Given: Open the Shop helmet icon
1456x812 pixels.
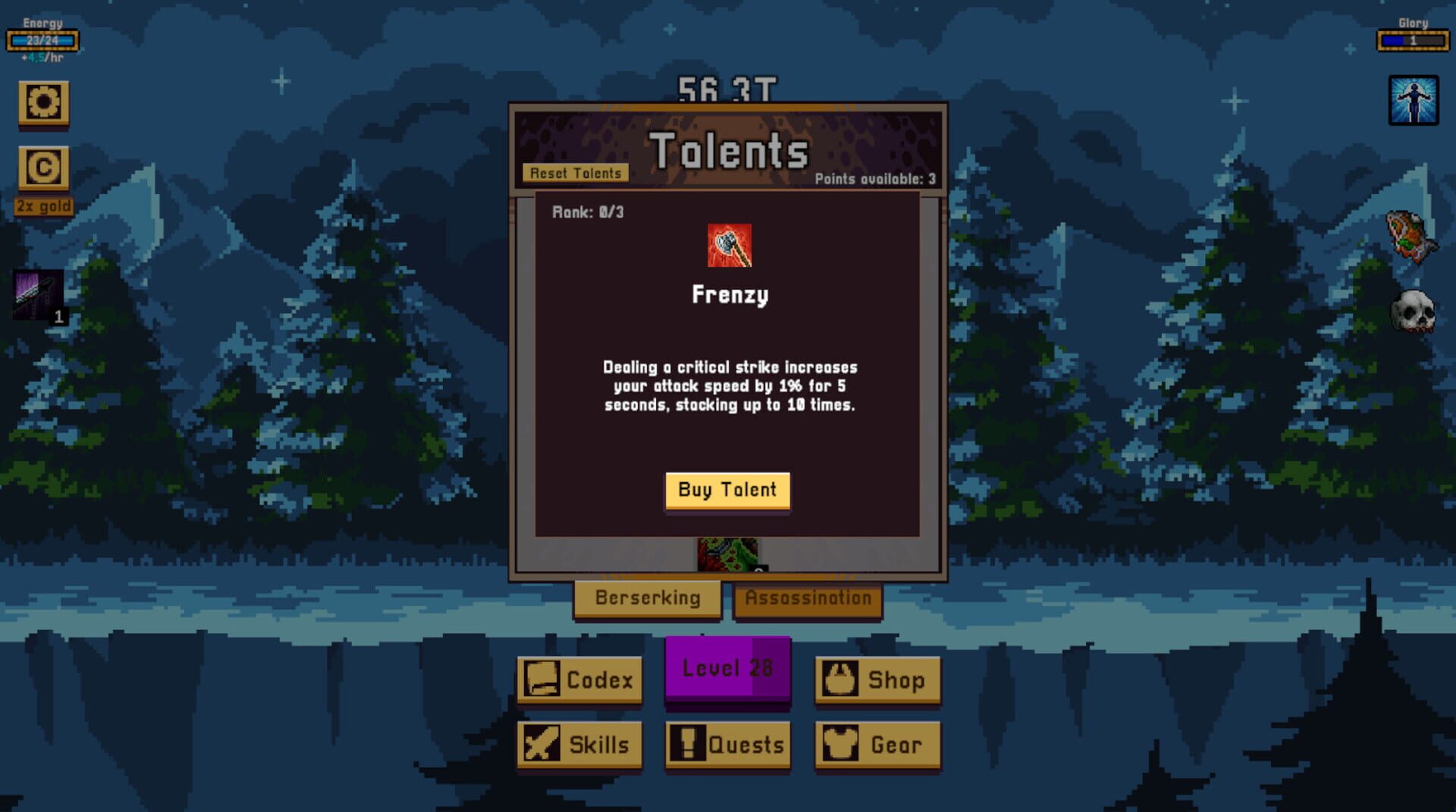Looking at the screenshot, I should tap(877, 680).
